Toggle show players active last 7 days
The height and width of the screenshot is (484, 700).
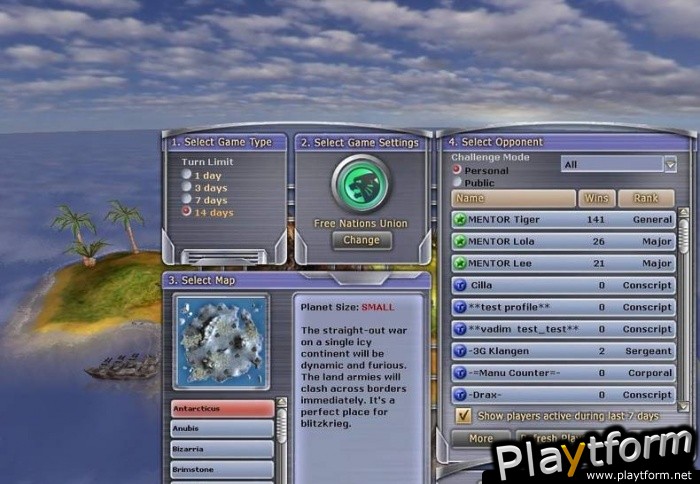click(x=464, y=415)
